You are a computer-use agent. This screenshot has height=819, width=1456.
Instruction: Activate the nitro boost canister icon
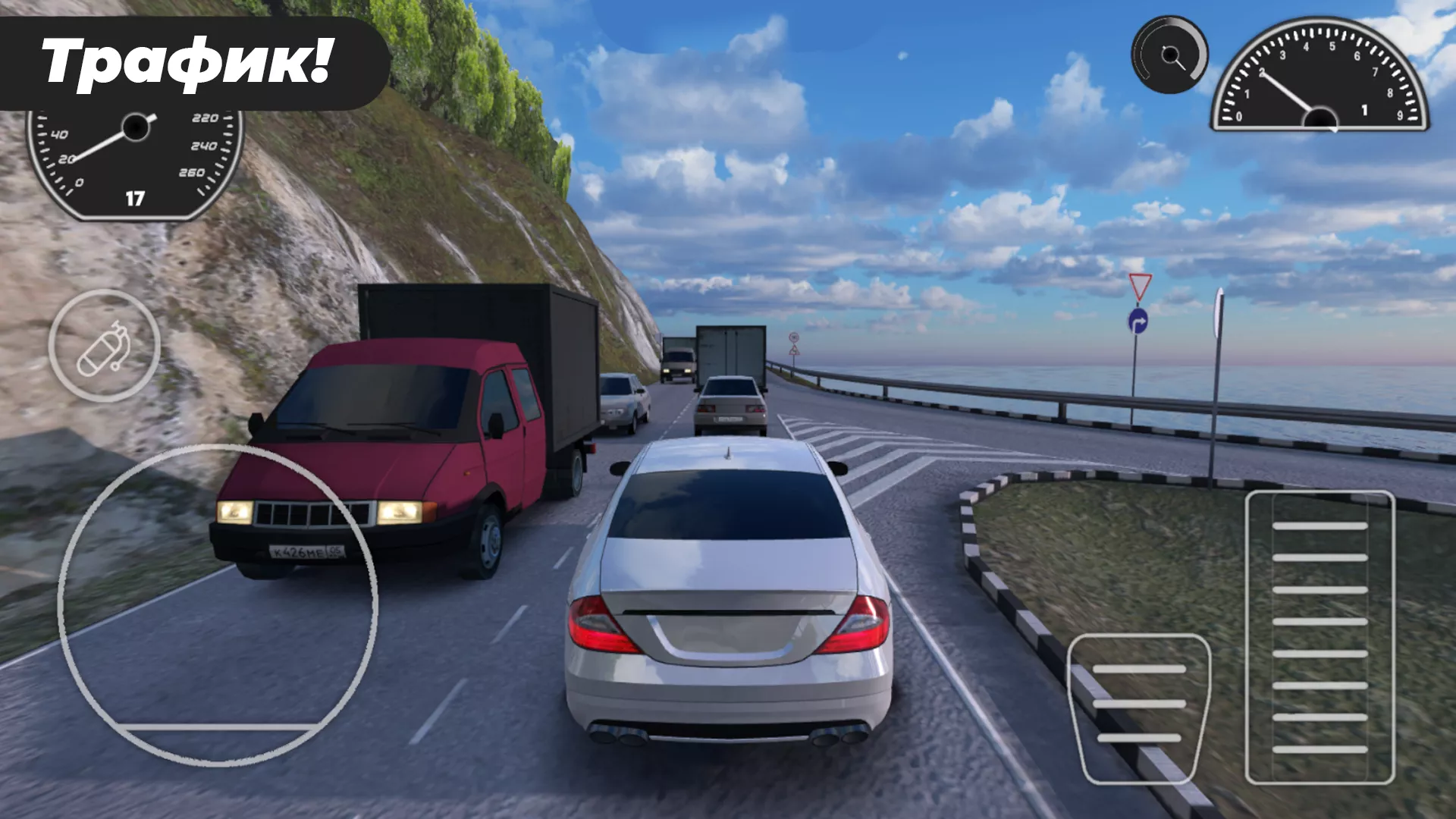tap(102, 345)
